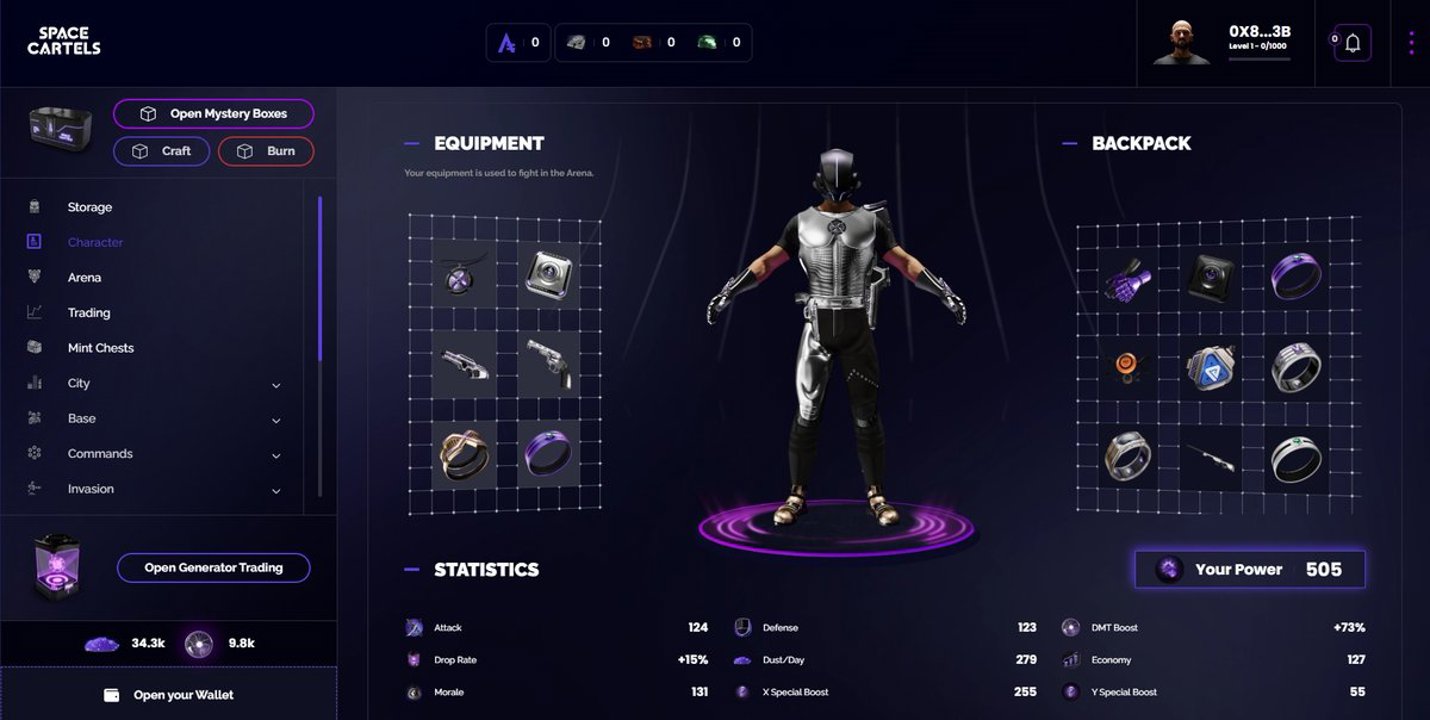Go to Storage in the sidebar

point(90,207)
